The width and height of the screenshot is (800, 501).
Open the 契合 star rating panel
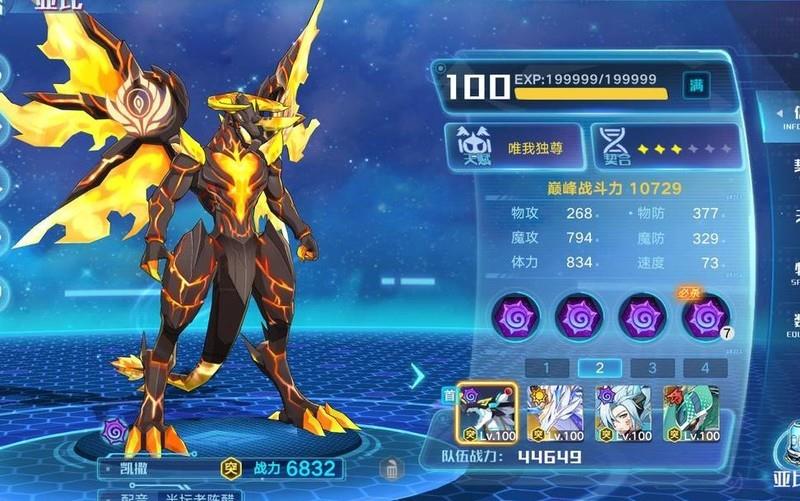(x=665, y=147)
